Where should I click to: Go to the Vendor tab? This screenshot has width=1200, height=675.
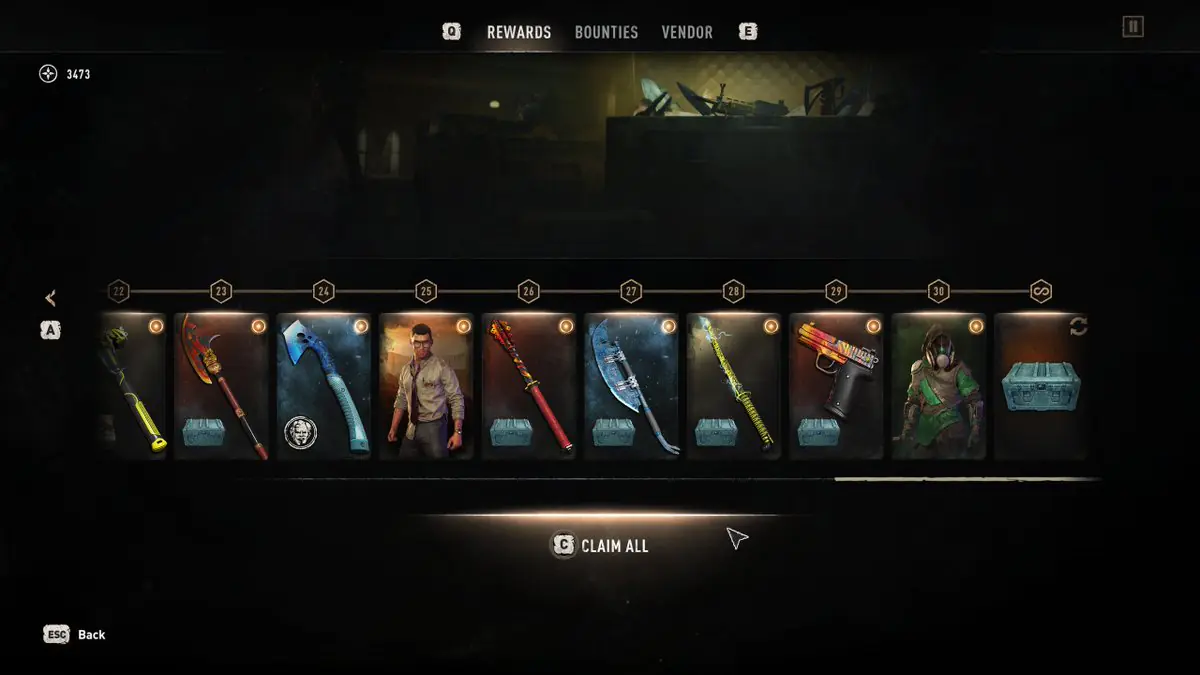(x=687, y=32)
